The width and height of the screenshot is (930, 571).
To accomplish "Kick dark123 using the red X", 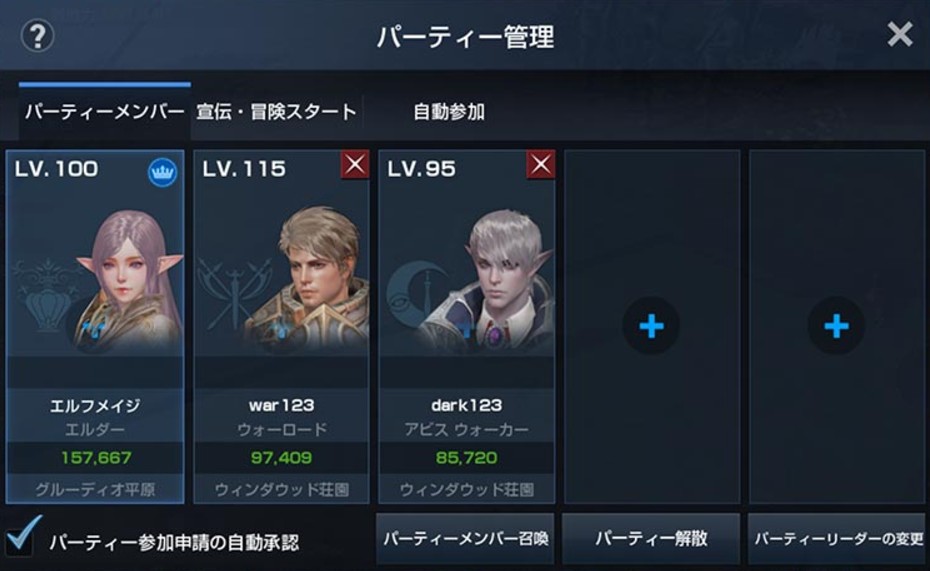I will click(x=541, y=165).
